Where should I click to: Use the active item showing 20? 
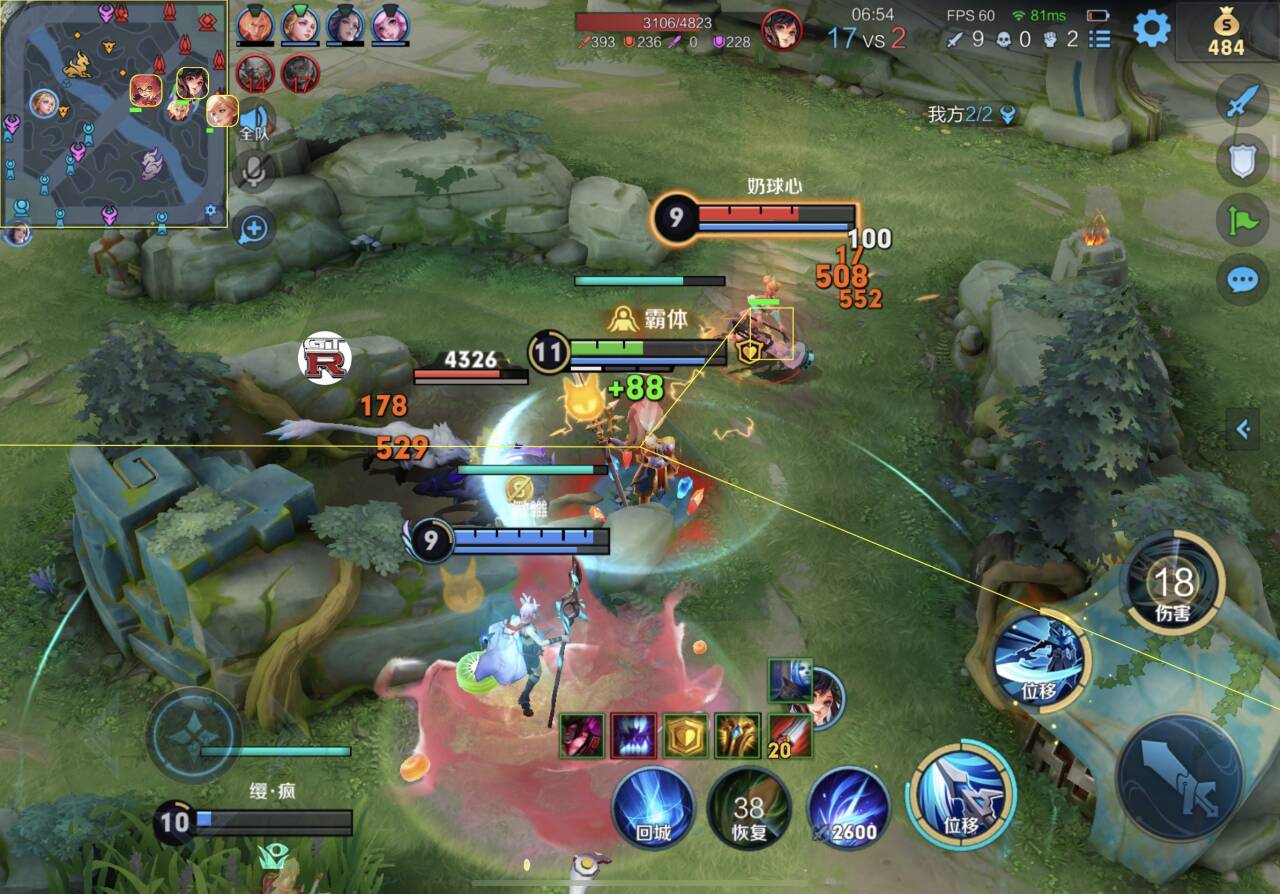(790, 736)
